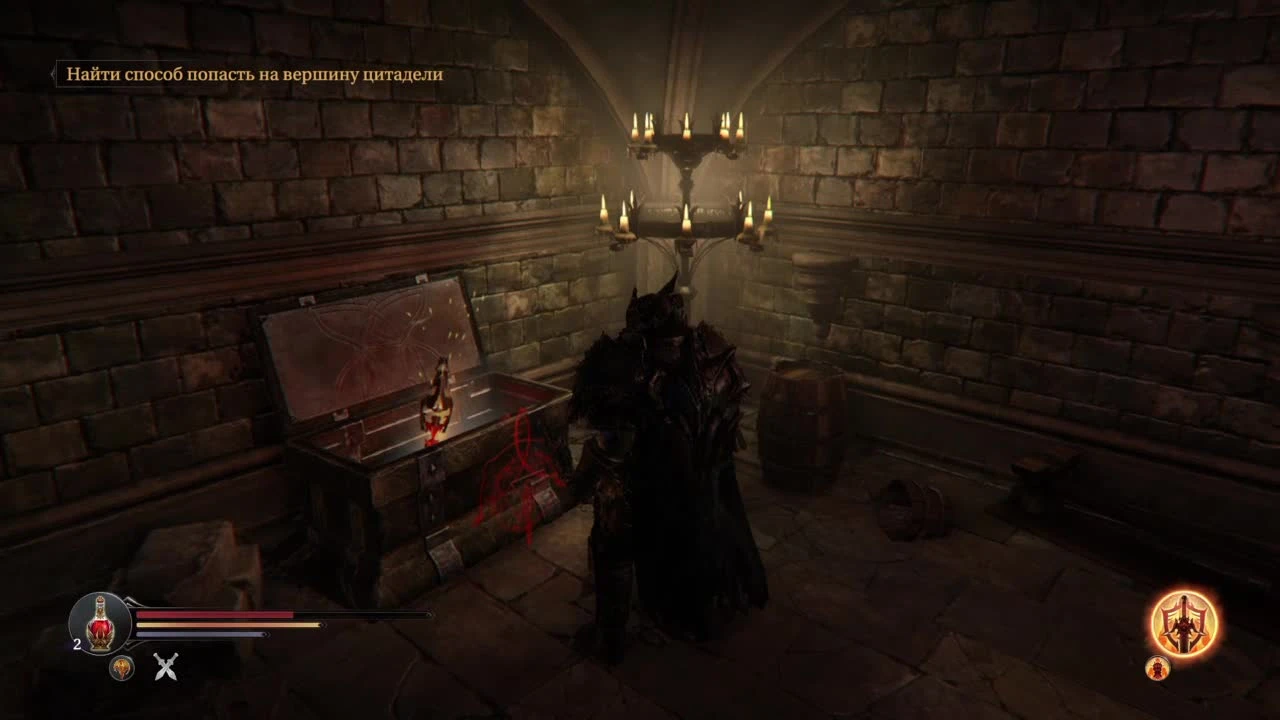Click the lit candelabra in the room
The height and width of the screenshot is (720, 1280).
tap(685, 180)
